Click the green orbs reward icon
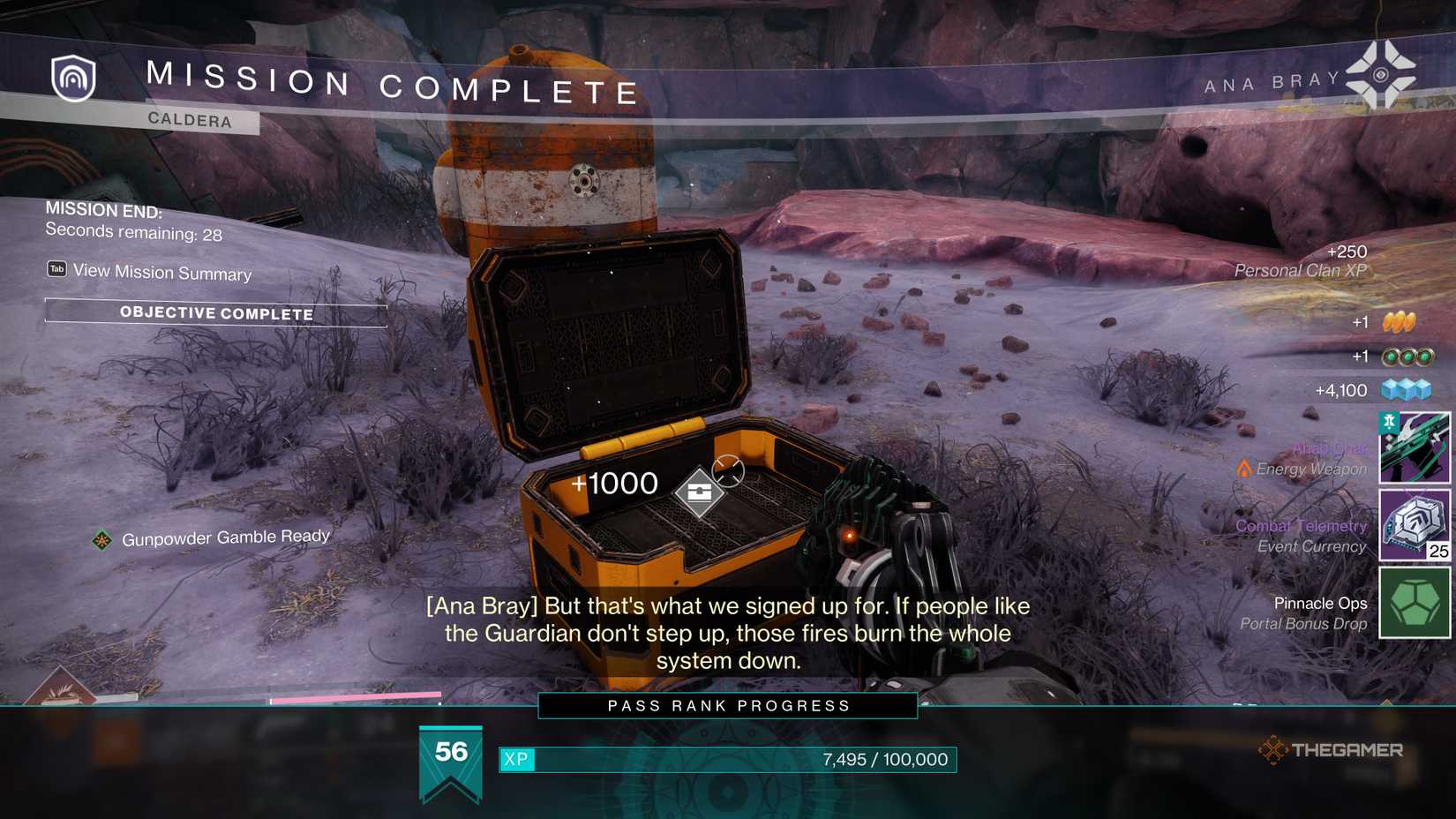Viewport: 1456px width, 819px height. click(1407, 356)
